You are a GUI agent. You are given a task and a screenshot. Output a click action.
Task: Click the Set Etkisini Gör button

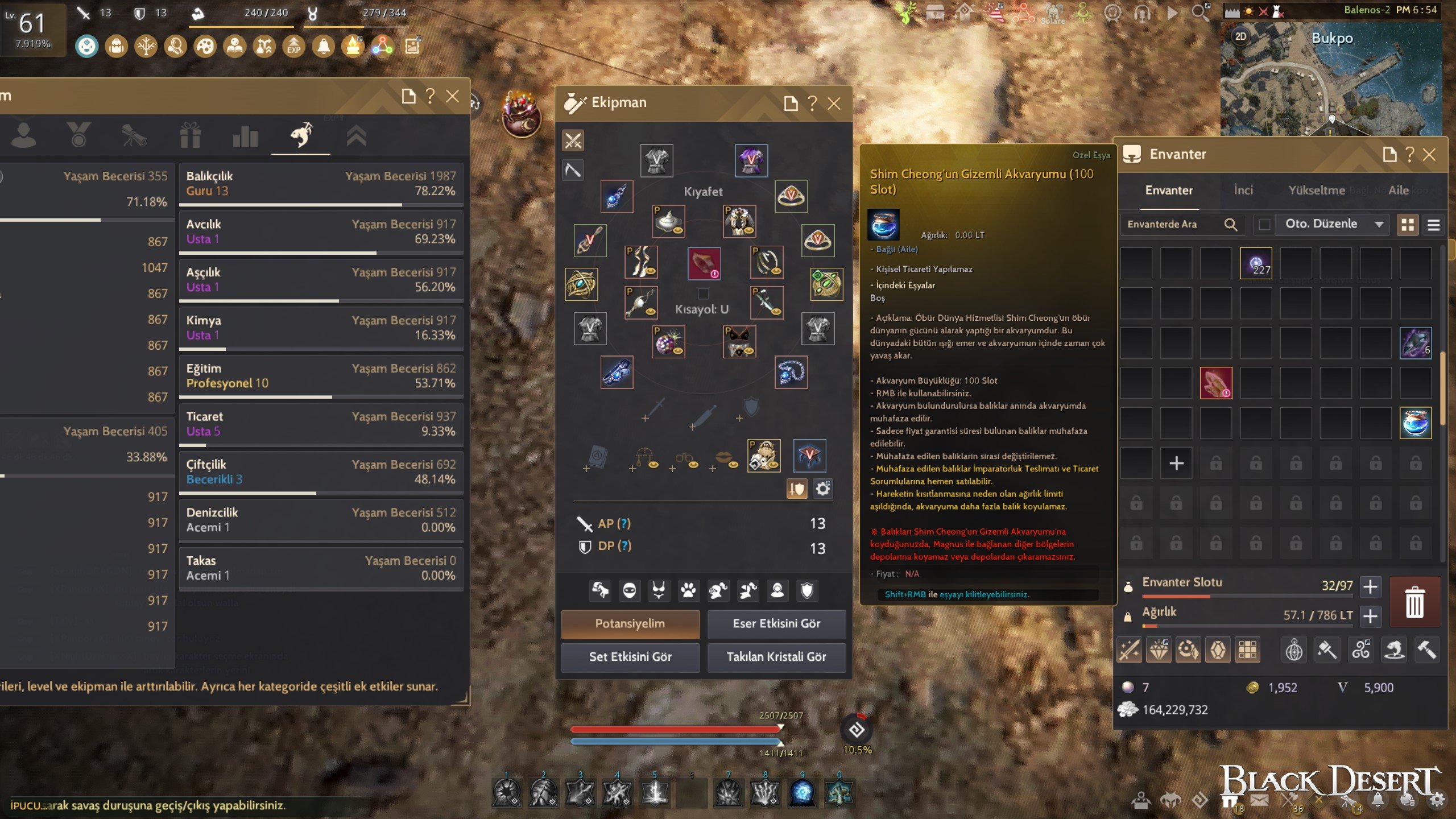pos(630,657)
